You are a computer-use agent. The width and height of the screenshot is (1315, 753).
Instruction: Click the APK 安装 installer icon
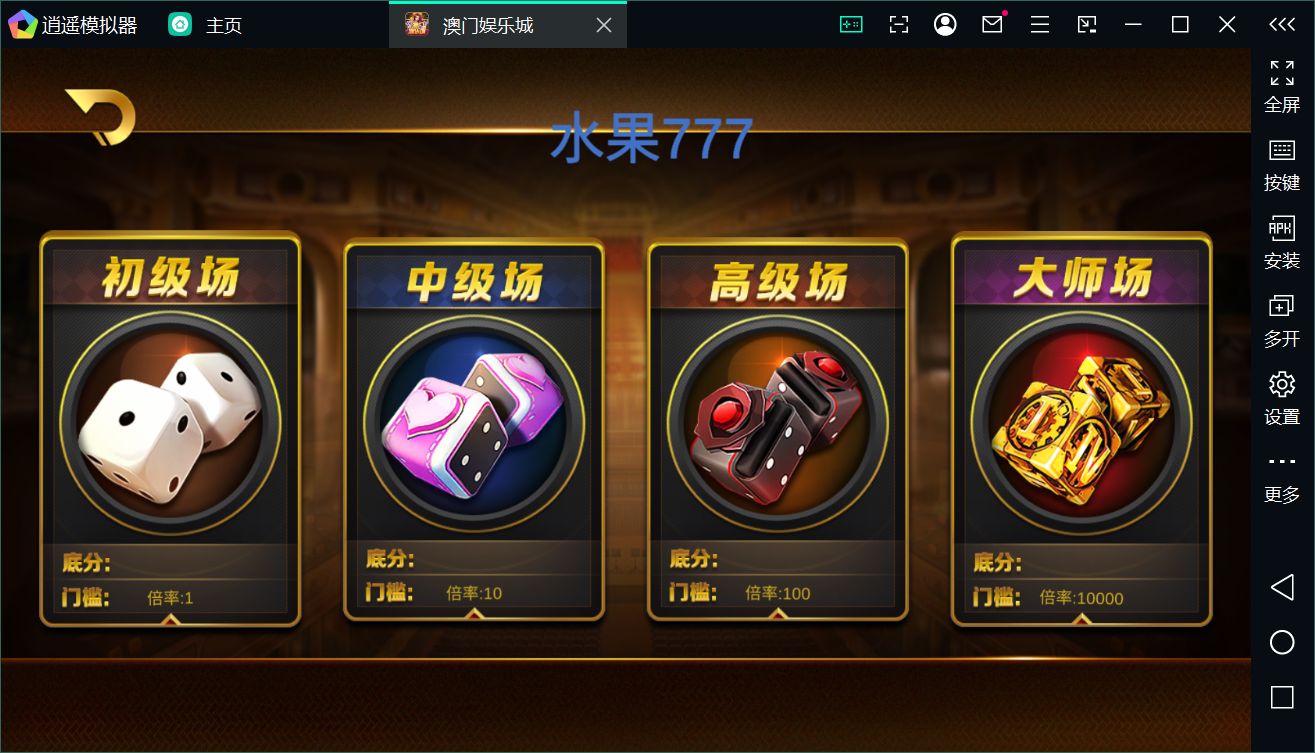(x=1281, y=240)
